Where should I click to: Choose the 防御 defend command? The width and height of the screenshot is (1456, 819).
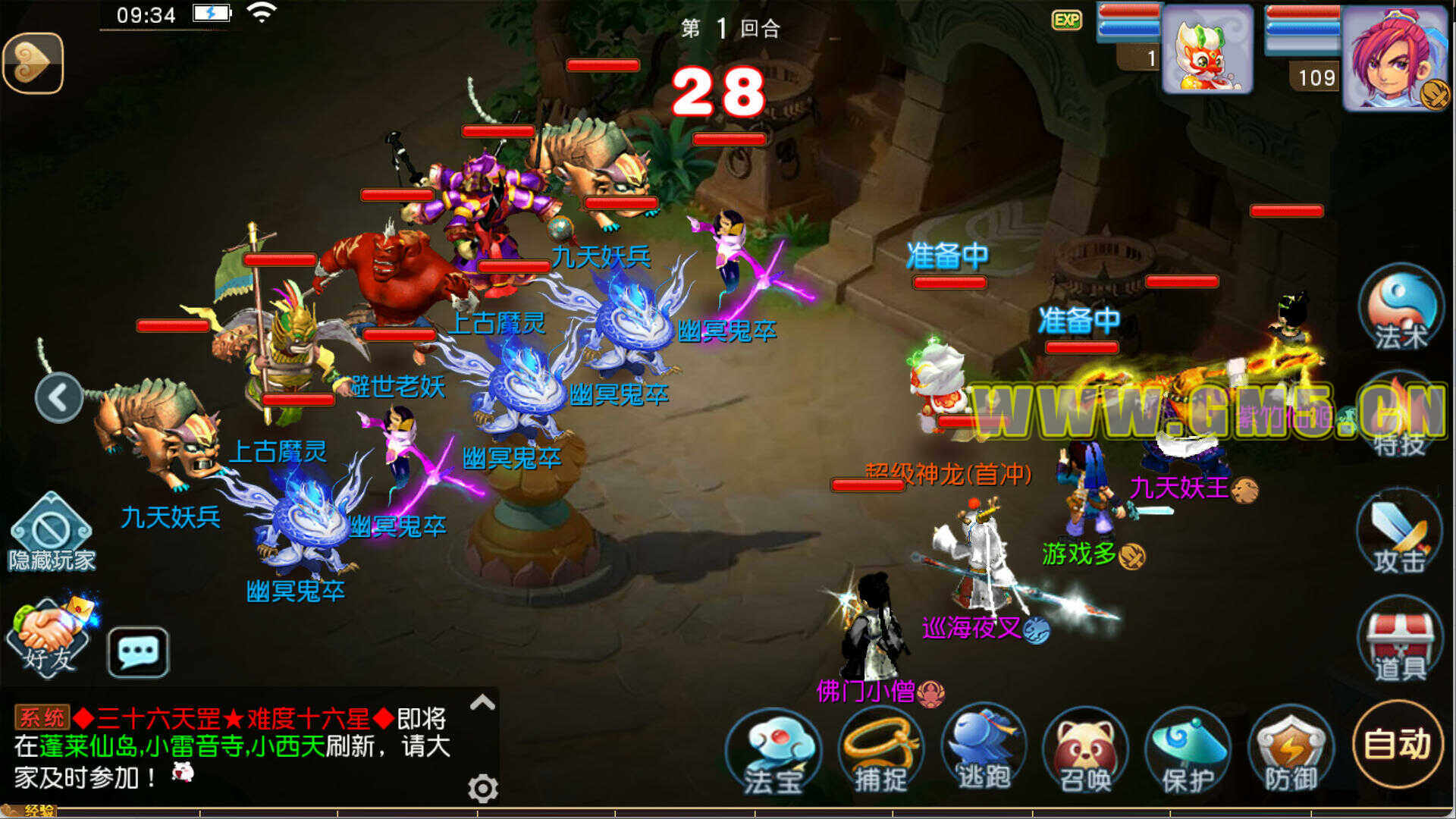pos(1291,751)
